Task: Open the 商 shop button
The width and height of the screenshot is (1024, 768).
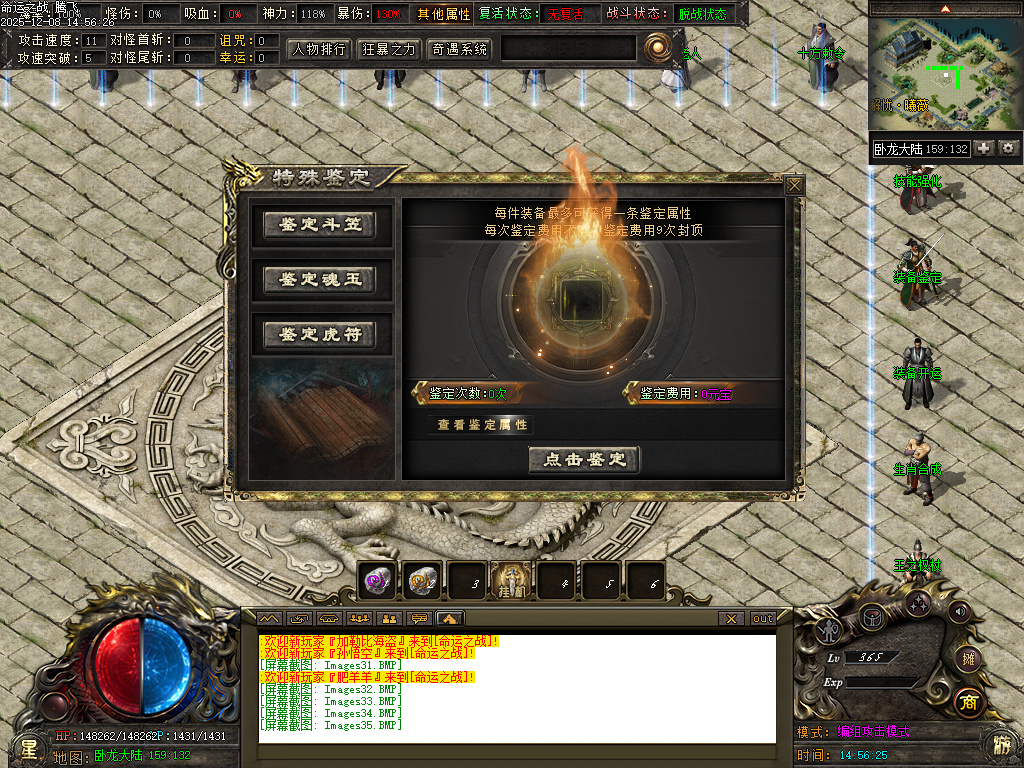Action: (967, 701)
